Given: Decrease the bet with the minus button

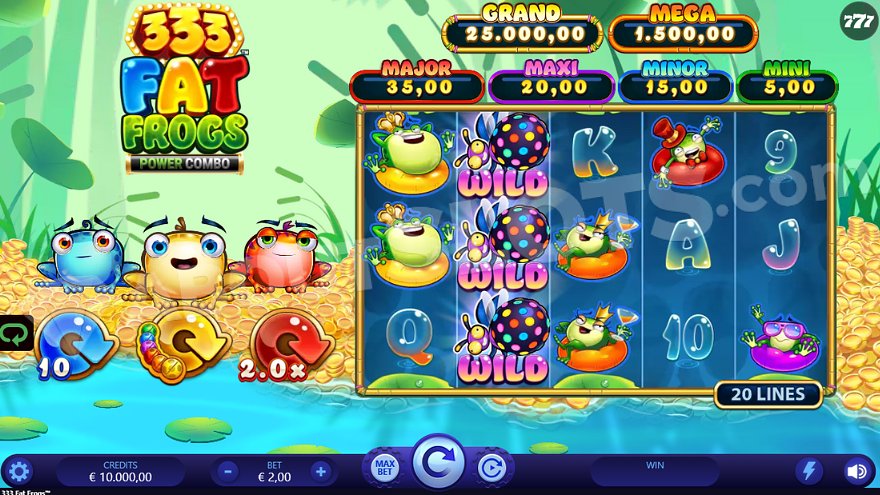Looking at the screenshot, I should point(228,471).
